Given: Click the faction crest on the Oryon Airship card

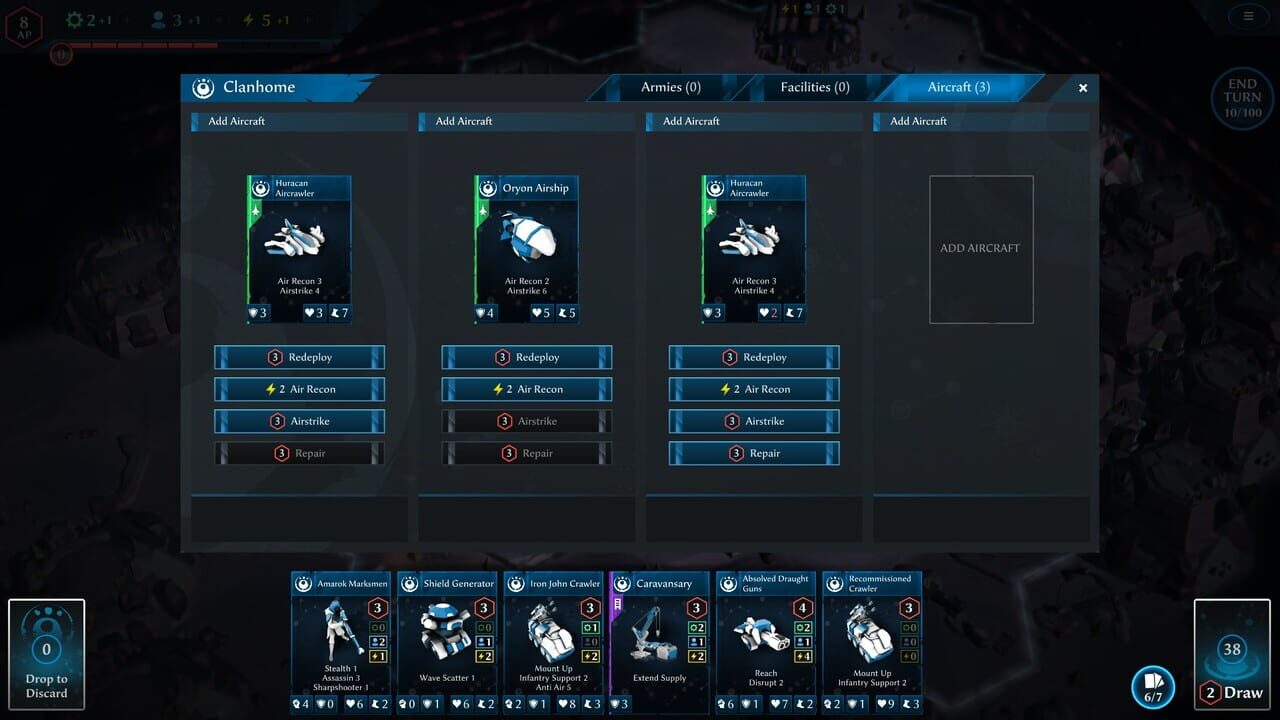Looking at the screenshot, I should click(489, 187).
